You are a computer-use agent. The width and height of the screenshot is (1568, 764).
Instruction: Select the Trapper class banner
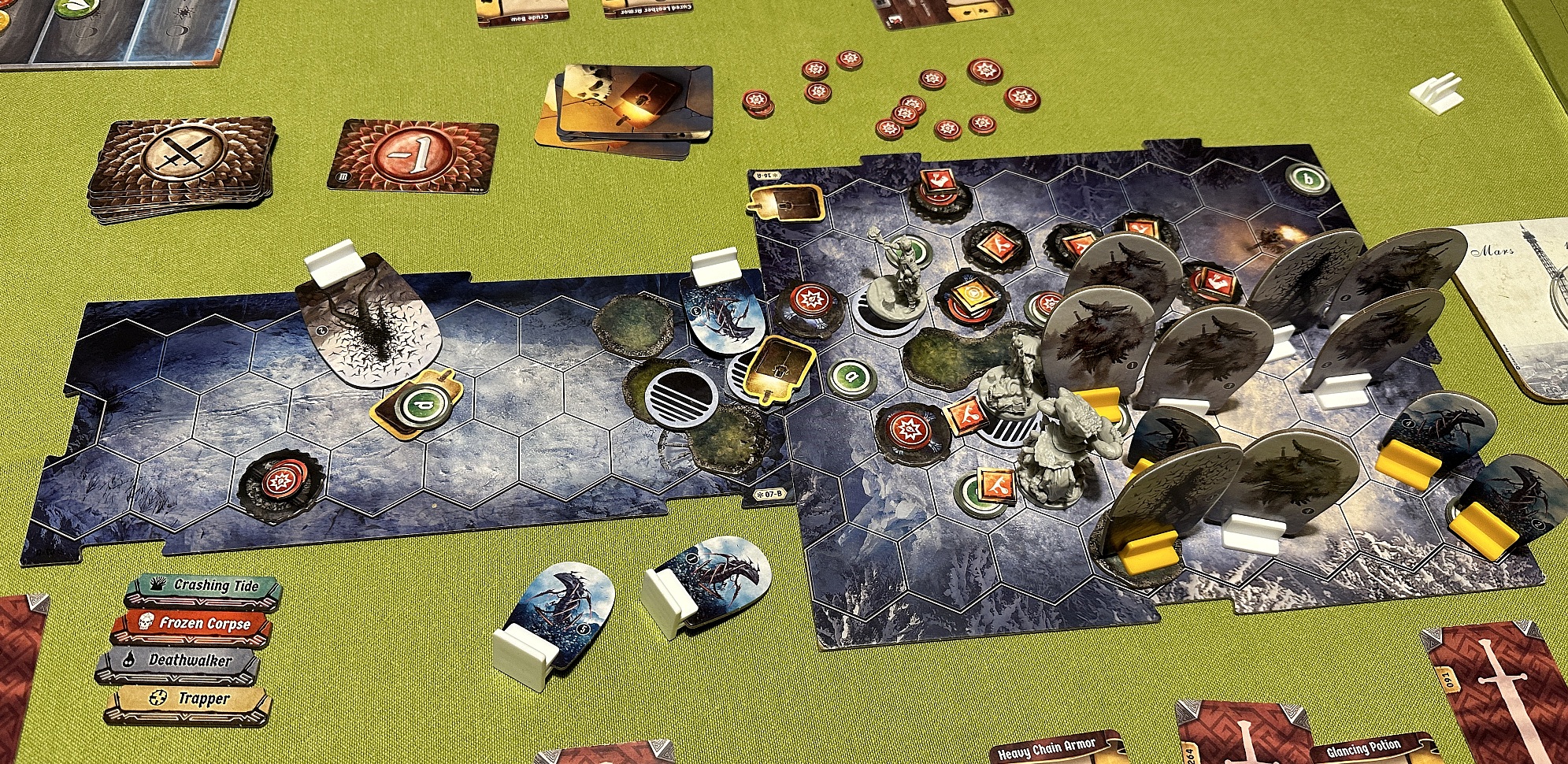pyautogui.click(x=189, y=700)
